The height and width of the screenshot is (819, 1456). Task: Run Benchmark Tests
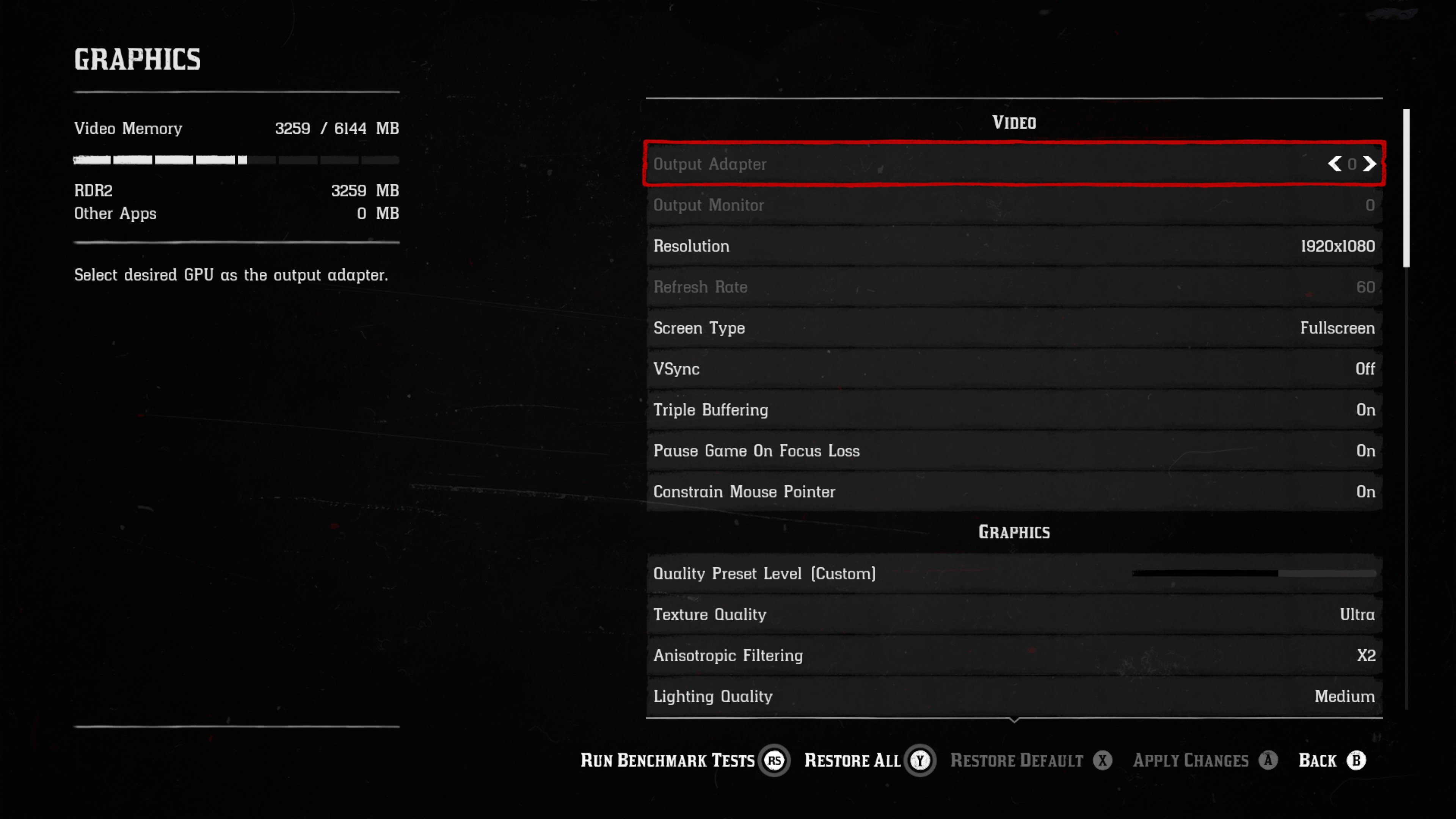pyautogui.click(x=667, y=760)
